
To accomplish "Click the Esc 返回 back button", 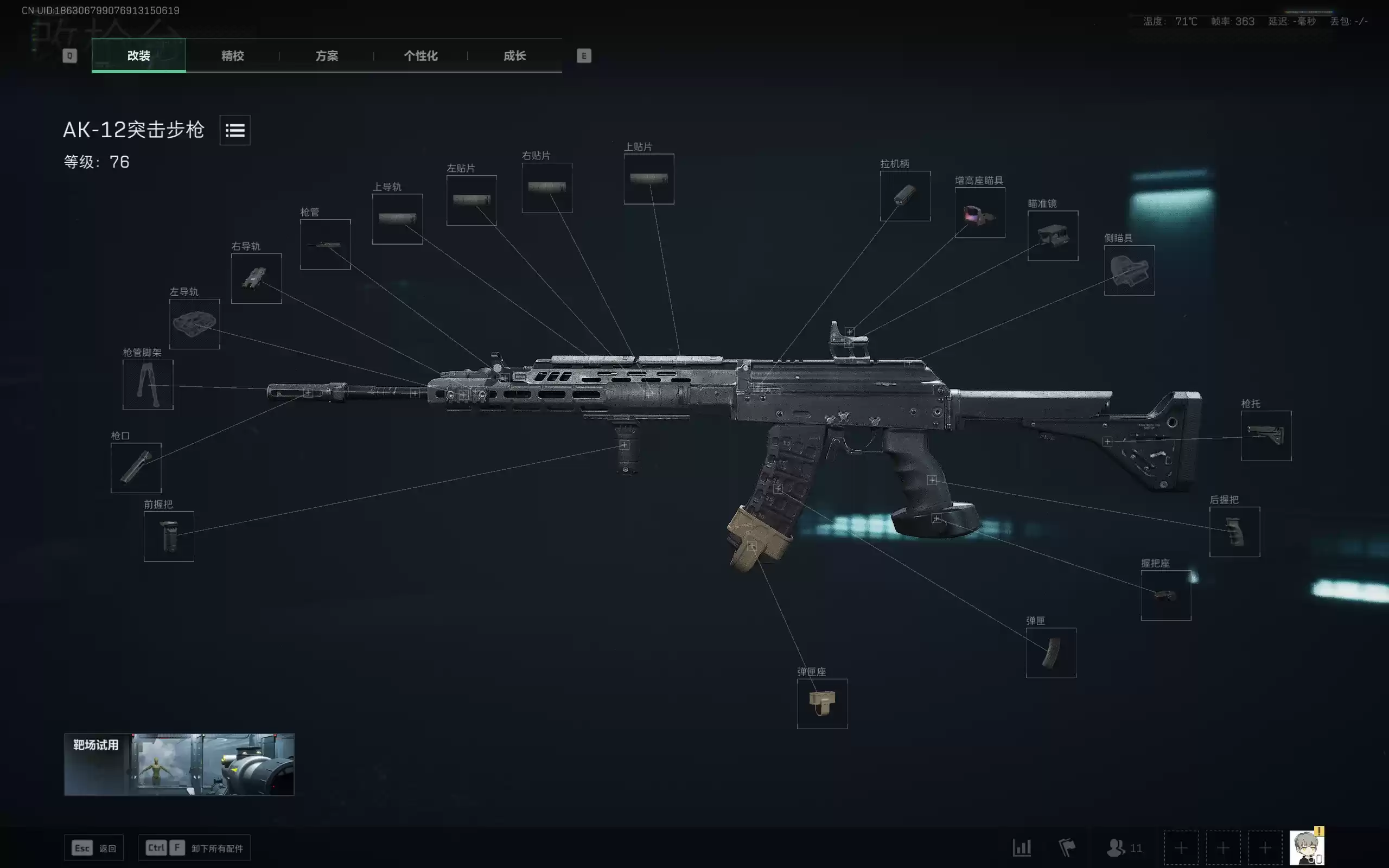I will click(x=95, y=847).
